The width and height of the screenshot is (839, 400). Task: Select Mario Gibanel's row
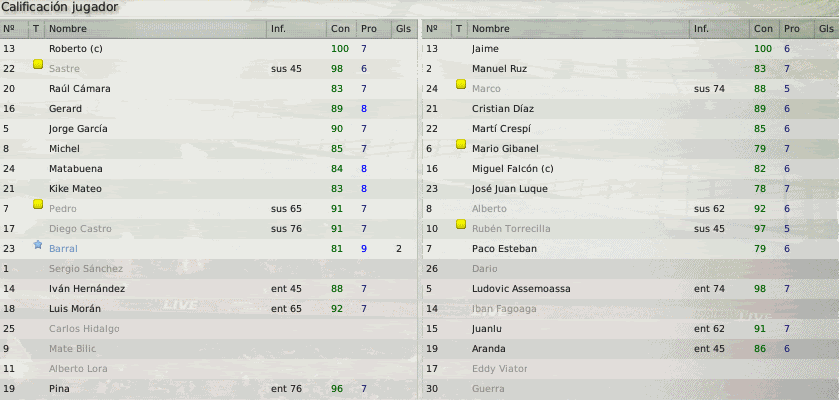(x=505, y=149)
